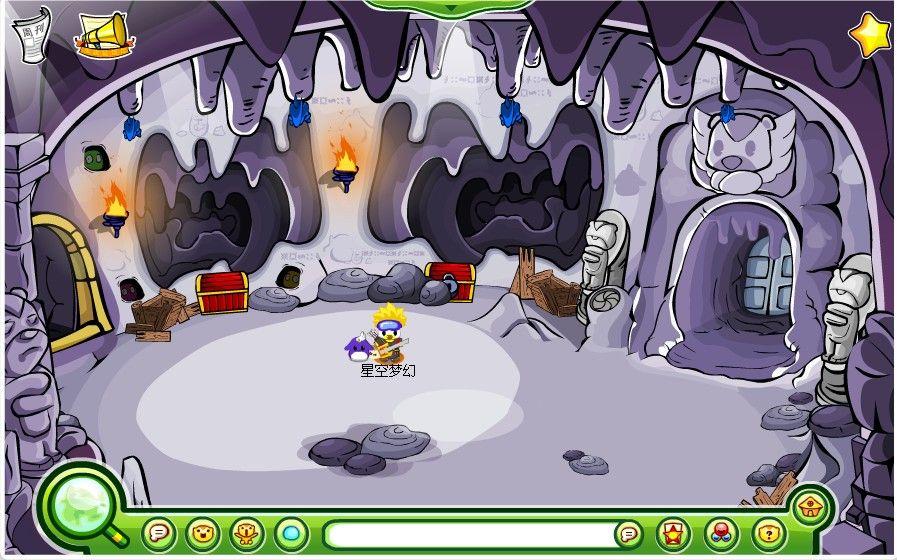This screenshot has width=897, height=560.
Task: Open the star badge player card
Action: [x=673, y=533]
